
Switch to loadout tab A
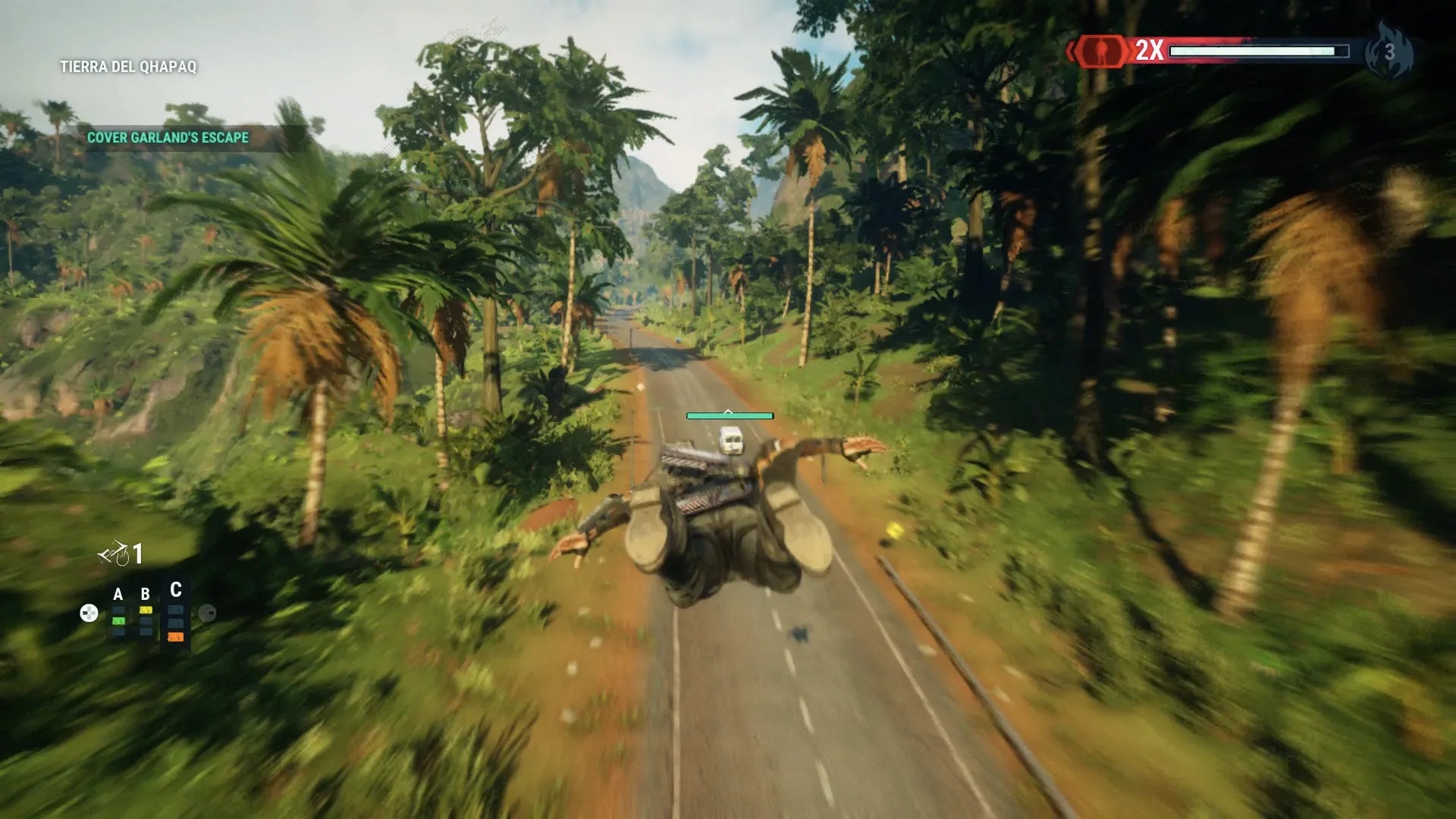pos(118,593)
